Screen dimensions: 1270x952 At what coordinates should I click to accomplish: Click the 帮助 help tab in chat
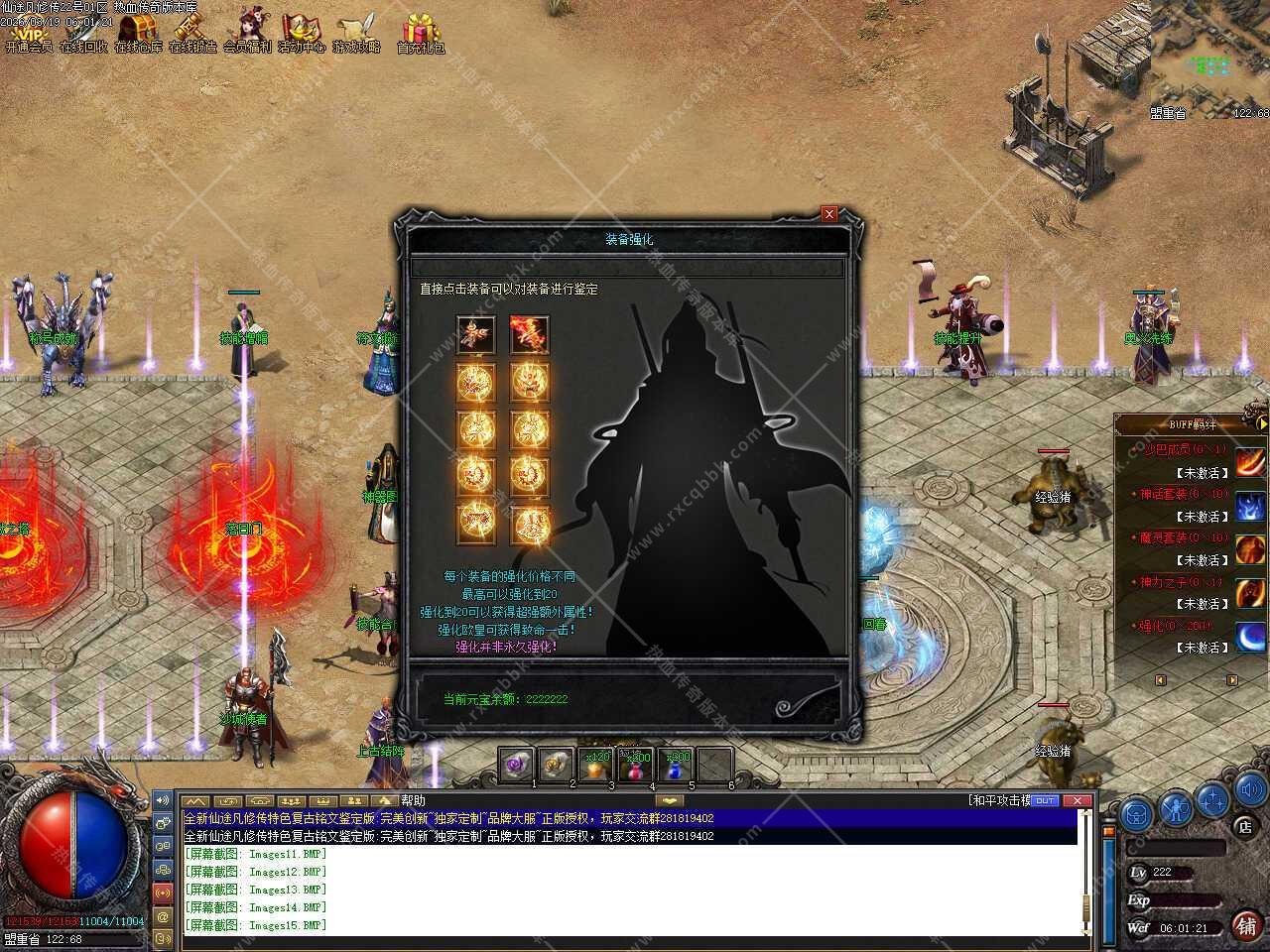(413, 801)
